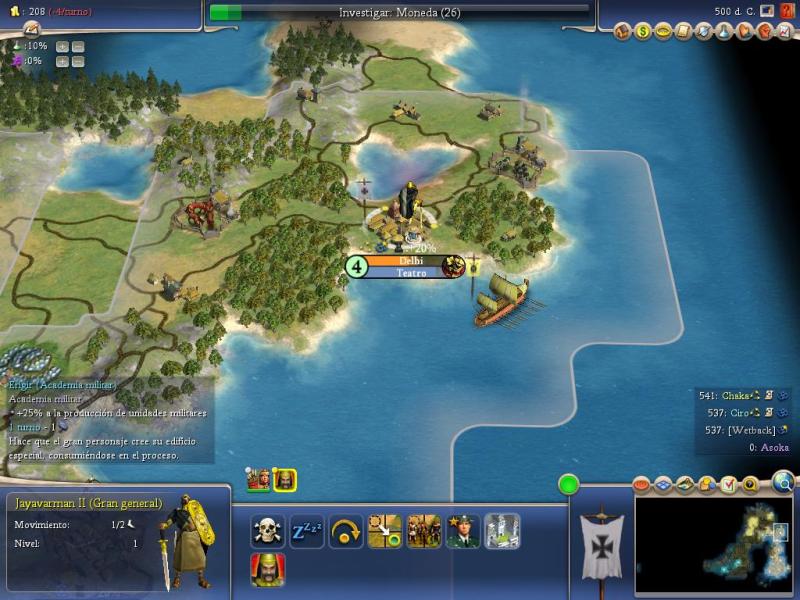Select the highlighted Great General unit icon

point(285,479)
